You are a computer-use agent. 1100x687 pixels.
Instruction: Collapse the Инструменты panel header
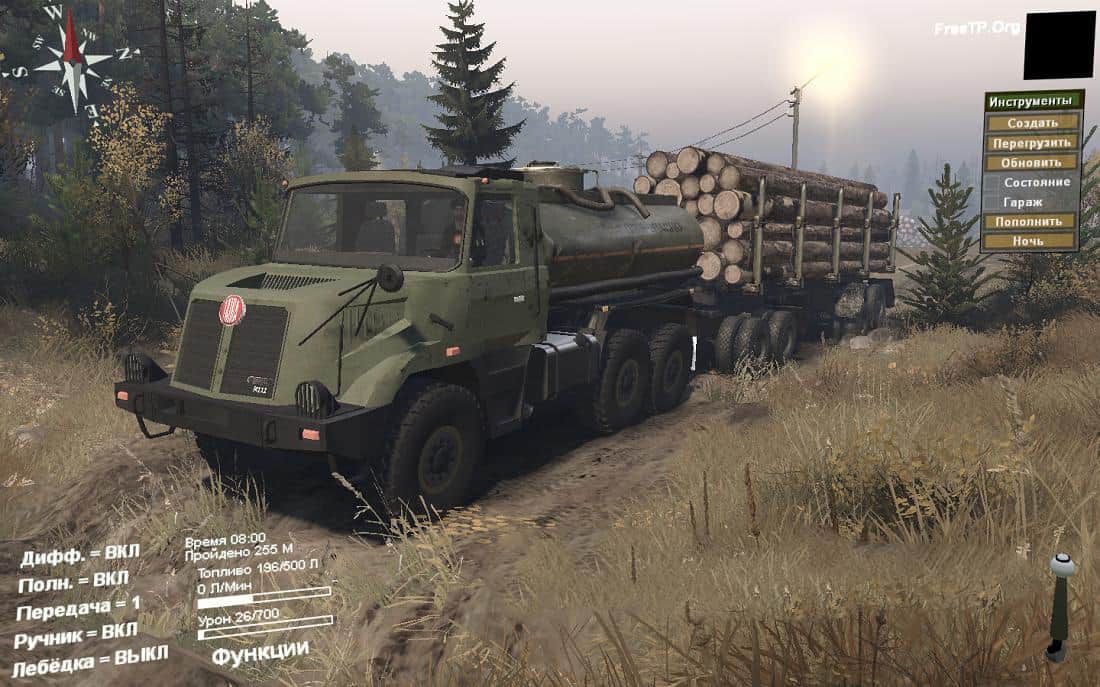coord(1033,101)
